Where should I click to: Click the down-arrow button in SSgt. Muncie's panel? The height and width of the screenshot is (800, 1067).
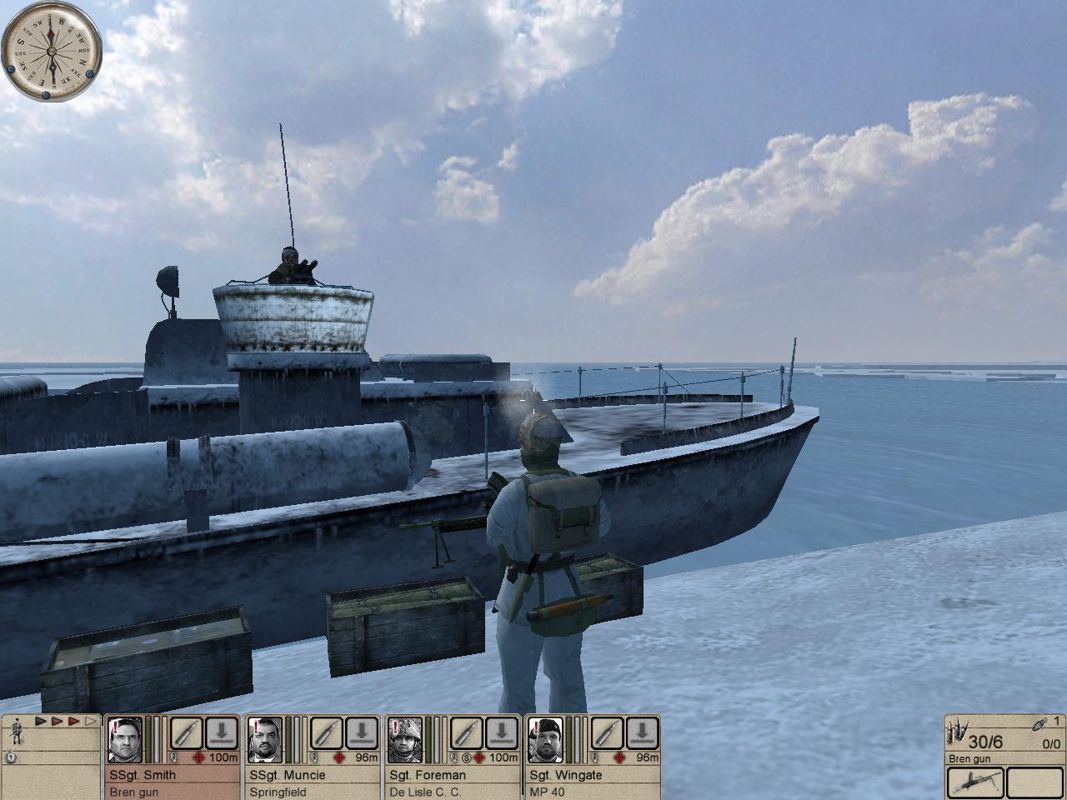(361, 733)
